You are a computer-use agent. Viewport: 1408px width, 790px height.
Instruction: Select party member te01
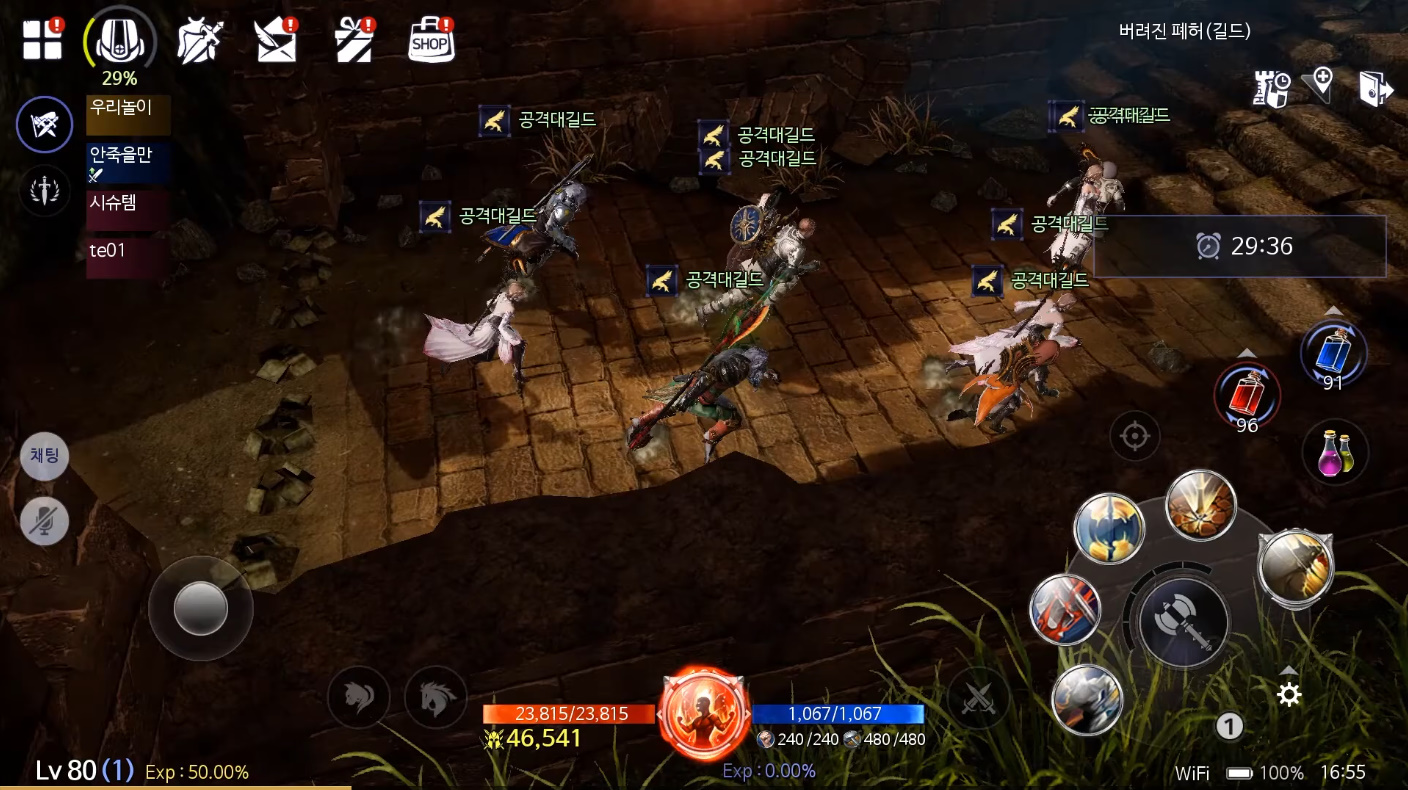pos(126,256)
